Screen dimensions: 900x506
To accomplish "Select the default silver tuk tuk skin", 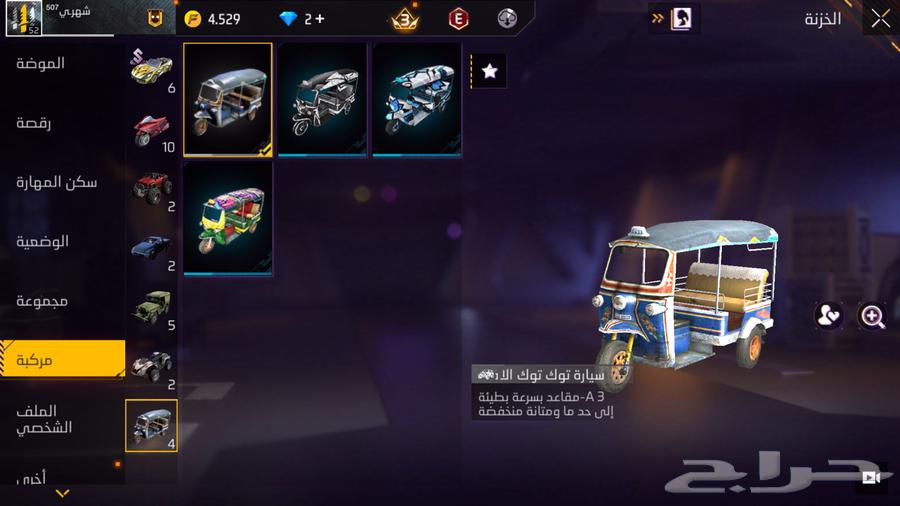I will click(228, 99).
